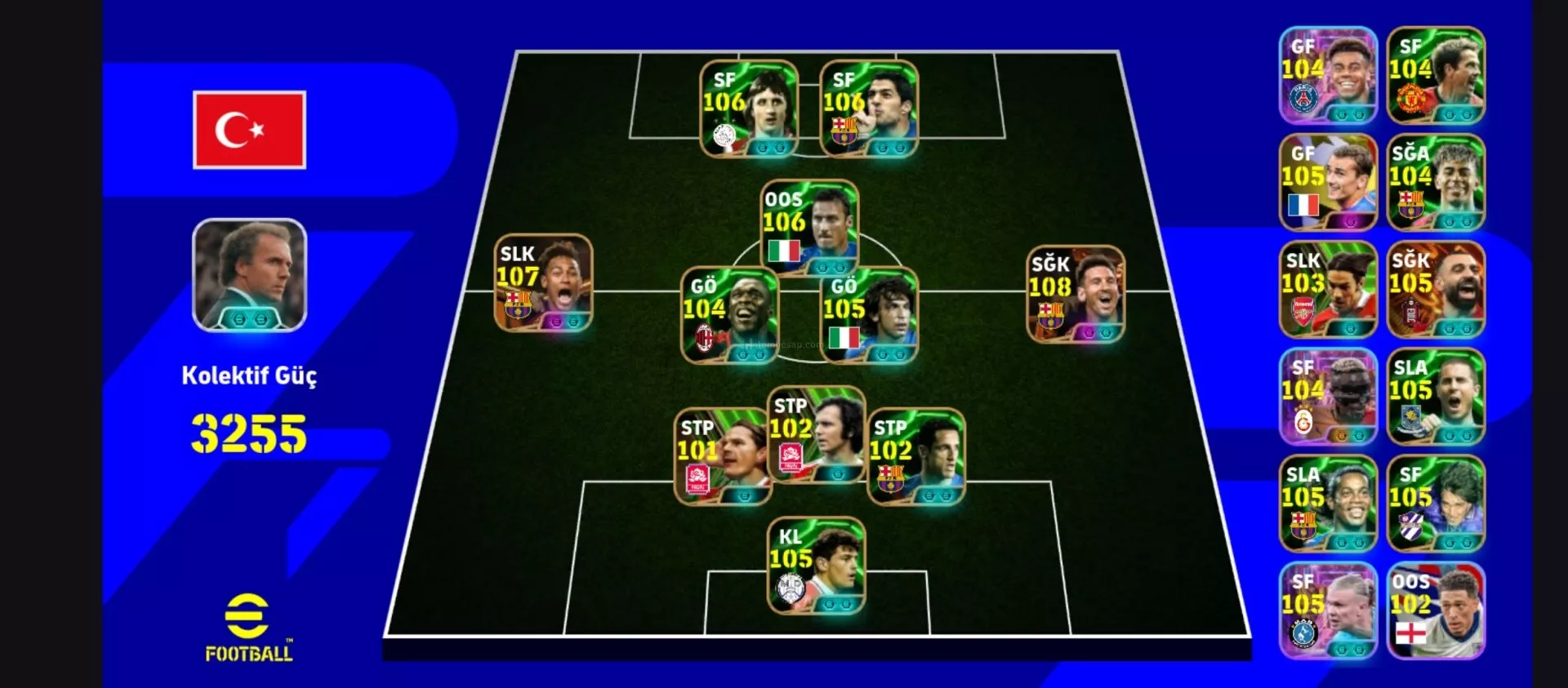Choose the KL 105 goalkeeper card
Viewport: 1568px width, 688px height.
816,566
